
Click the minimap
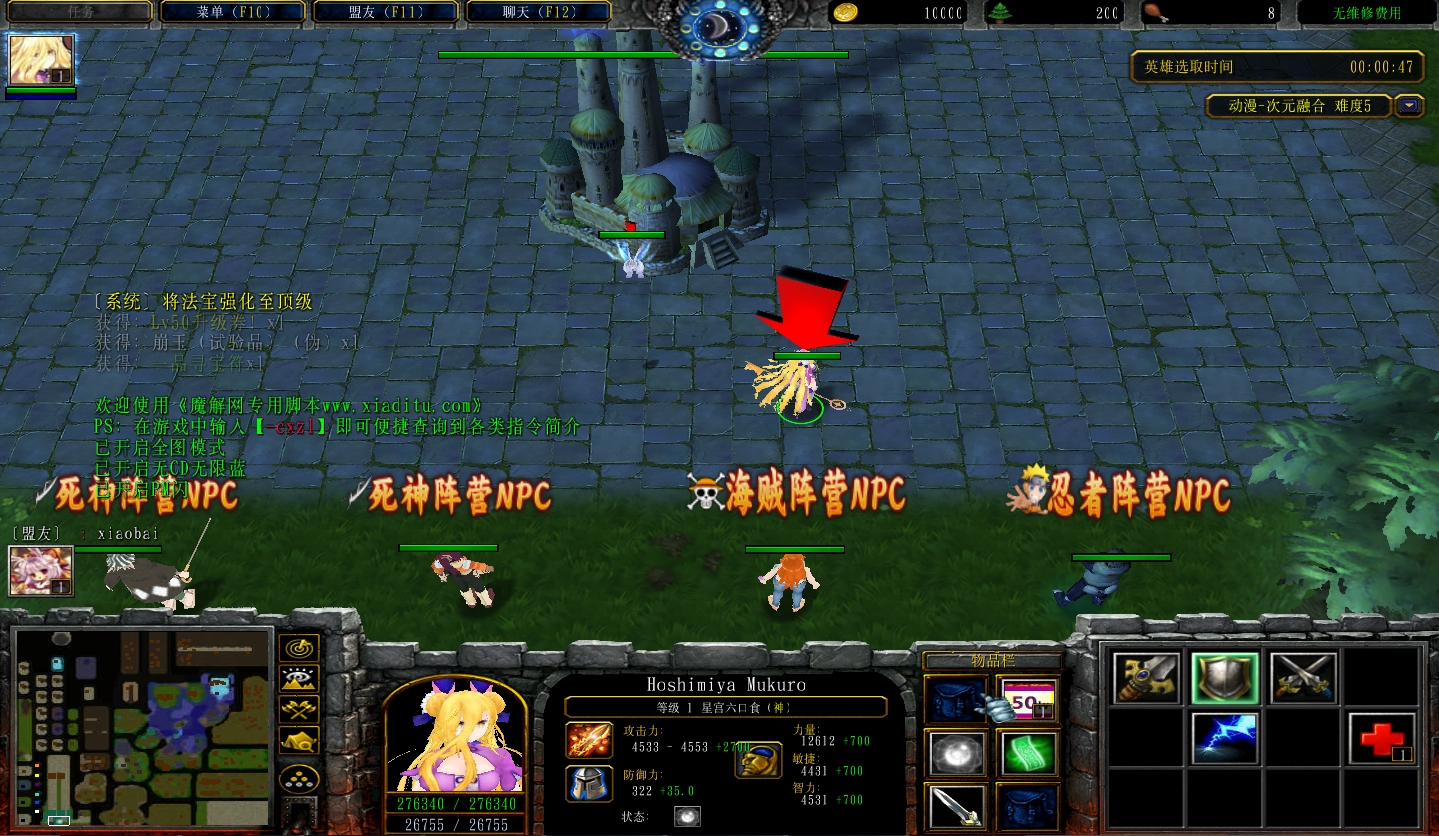[x=144, y=727]
